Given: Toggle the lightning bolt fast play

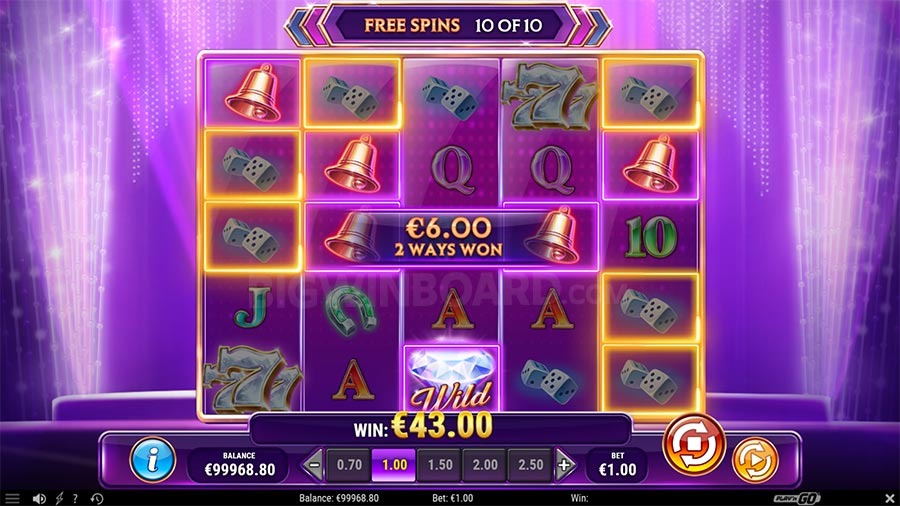Looking at the screenshot, I should 59,498.
